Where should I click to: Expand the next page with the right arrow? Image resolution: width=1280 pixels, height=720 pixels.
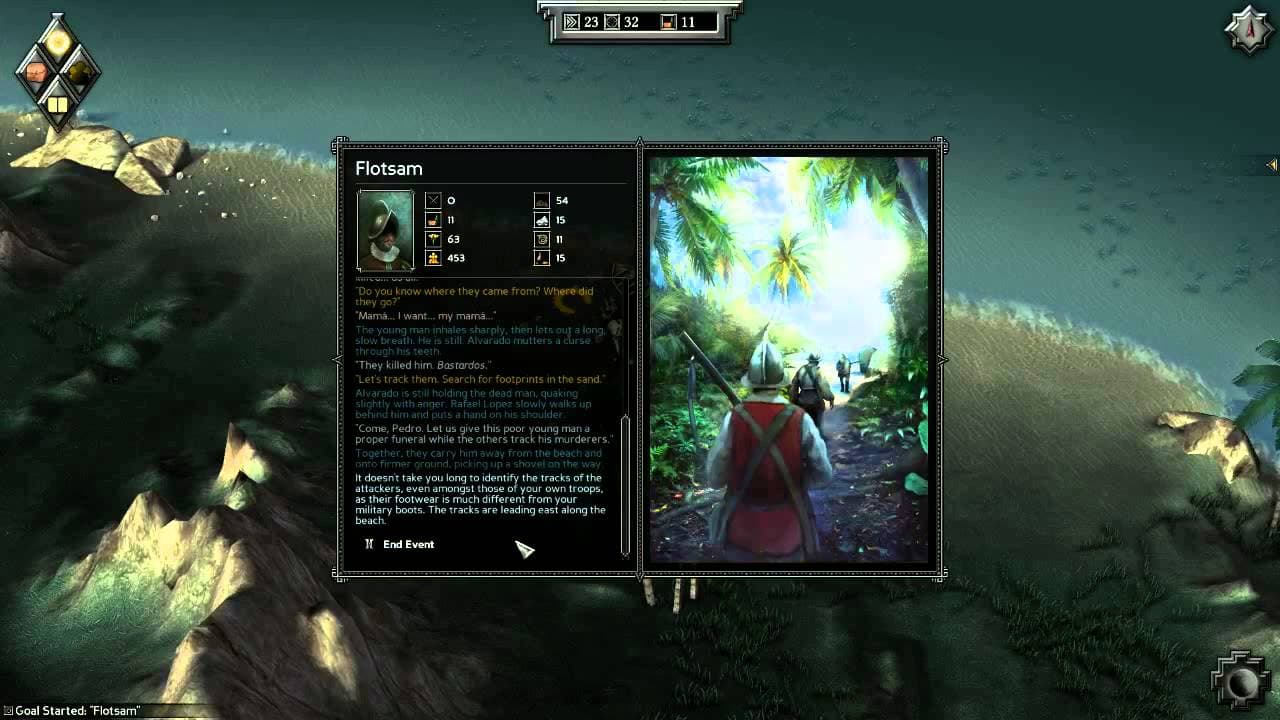941,360
